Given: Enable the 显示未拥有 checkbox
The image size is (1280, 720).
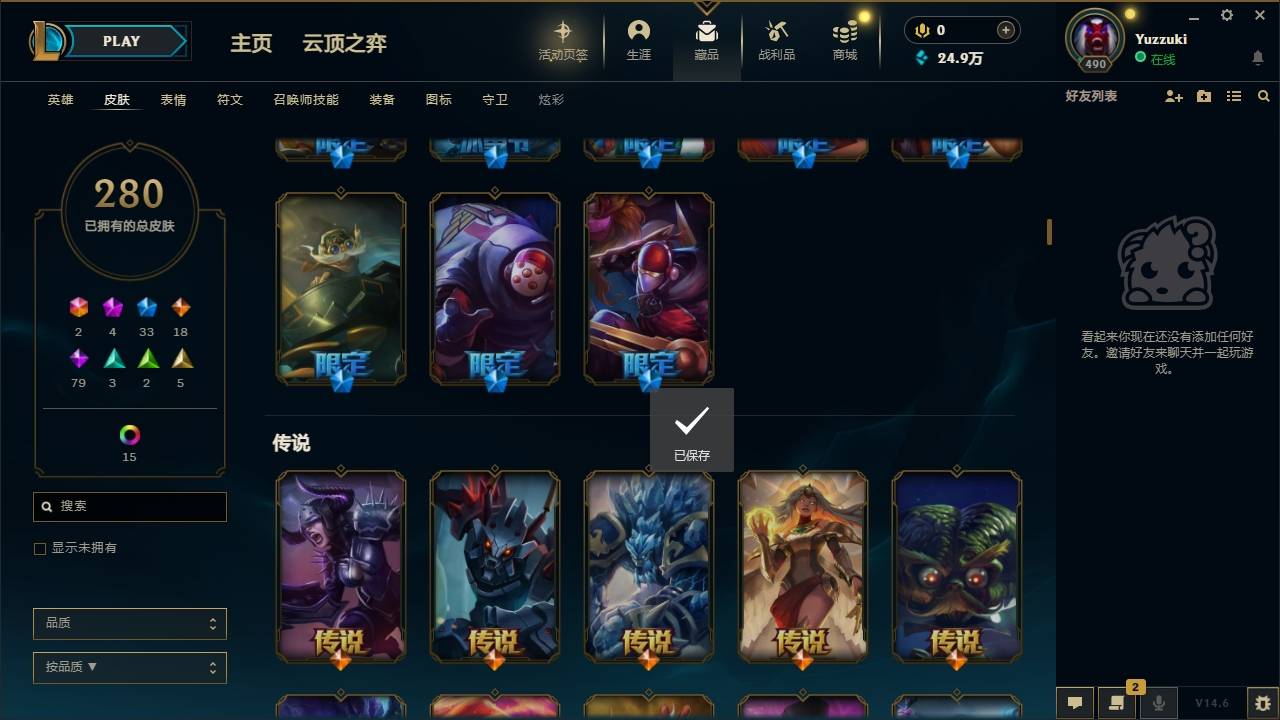Looking at the screenshot, I should pyautogui.click(x=39, y=548).
